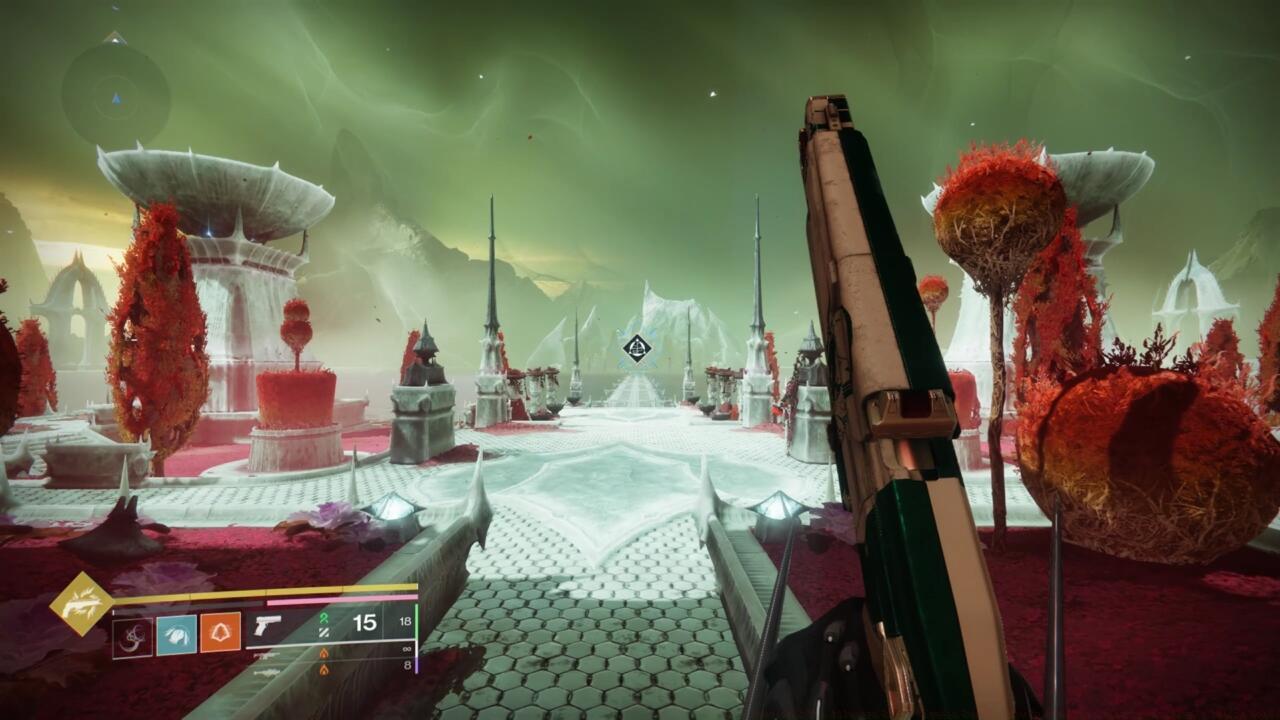Click the green magazine capacity strip
The width and height of the screenshot is (1280, 720).
(x=417, y=622)
